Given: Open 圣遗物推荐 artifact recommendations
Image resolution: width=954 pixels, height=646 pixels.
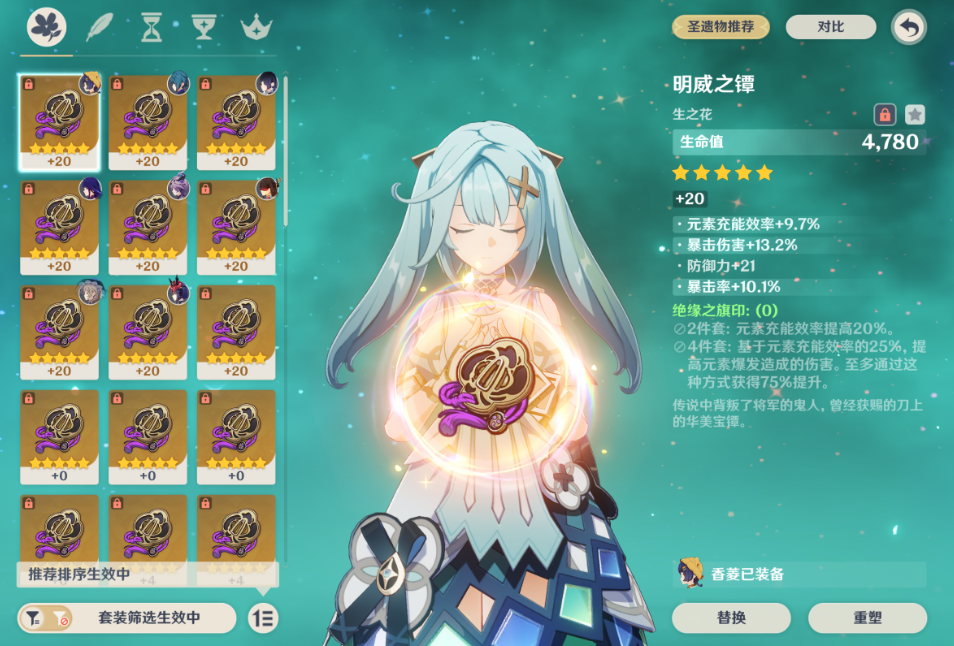Looking at the screenshot, I should [721, 27].
